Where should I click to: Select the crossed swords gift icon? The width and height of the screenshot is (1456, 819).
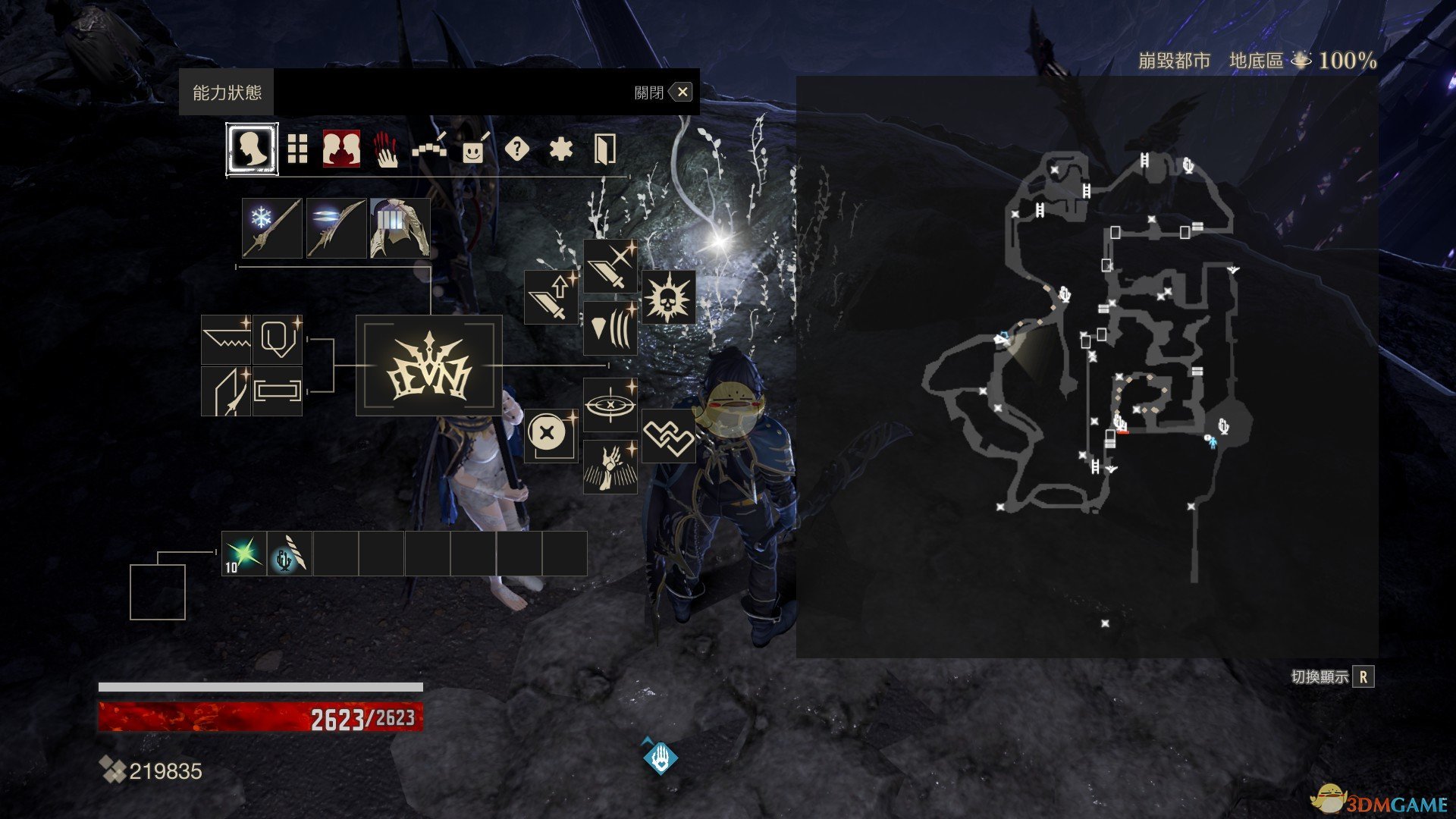click(610, 266)
